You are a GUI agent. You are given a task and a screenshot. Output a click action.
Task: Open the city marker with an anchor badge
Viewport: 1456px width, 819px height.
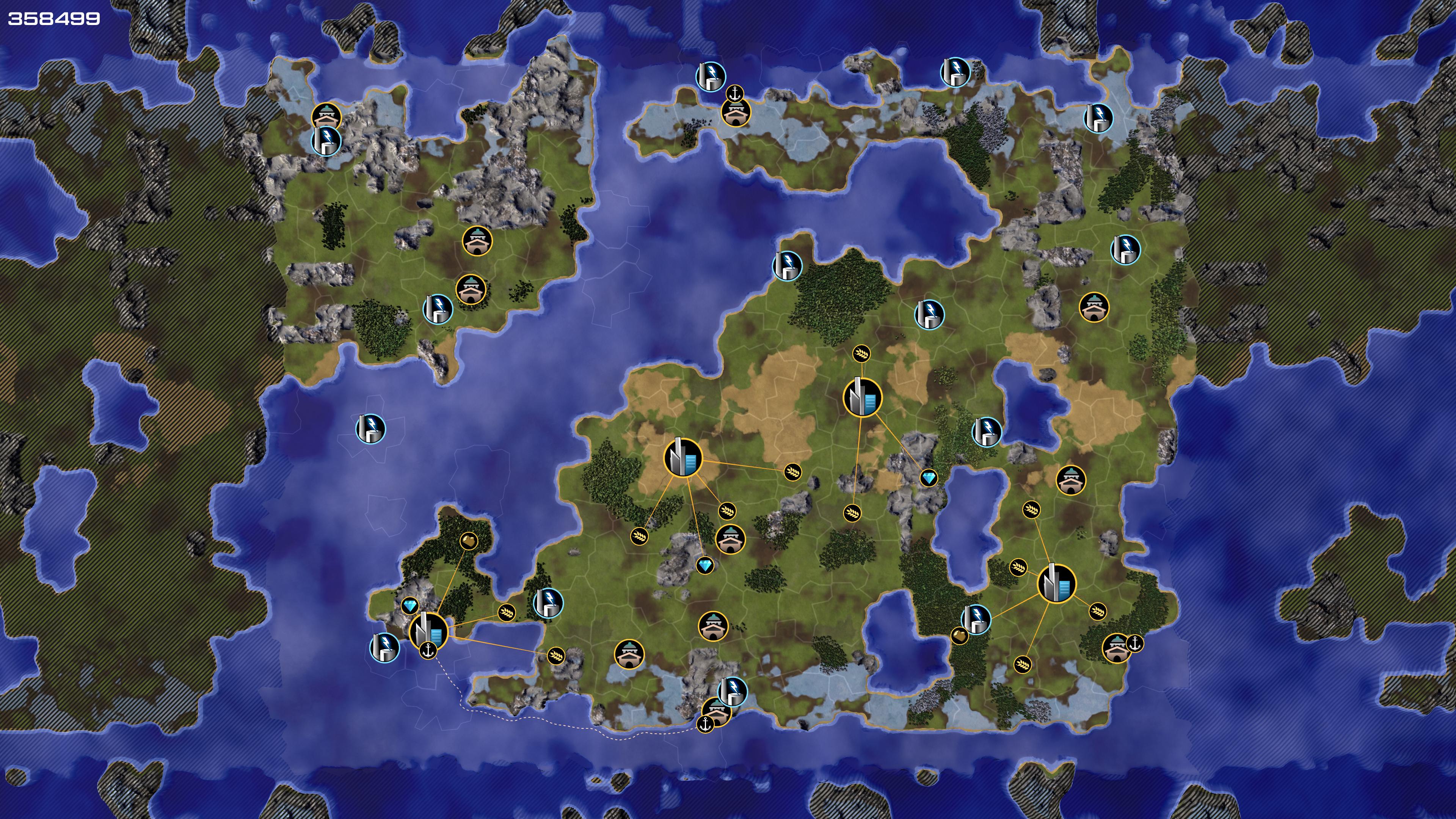(428, 631)
